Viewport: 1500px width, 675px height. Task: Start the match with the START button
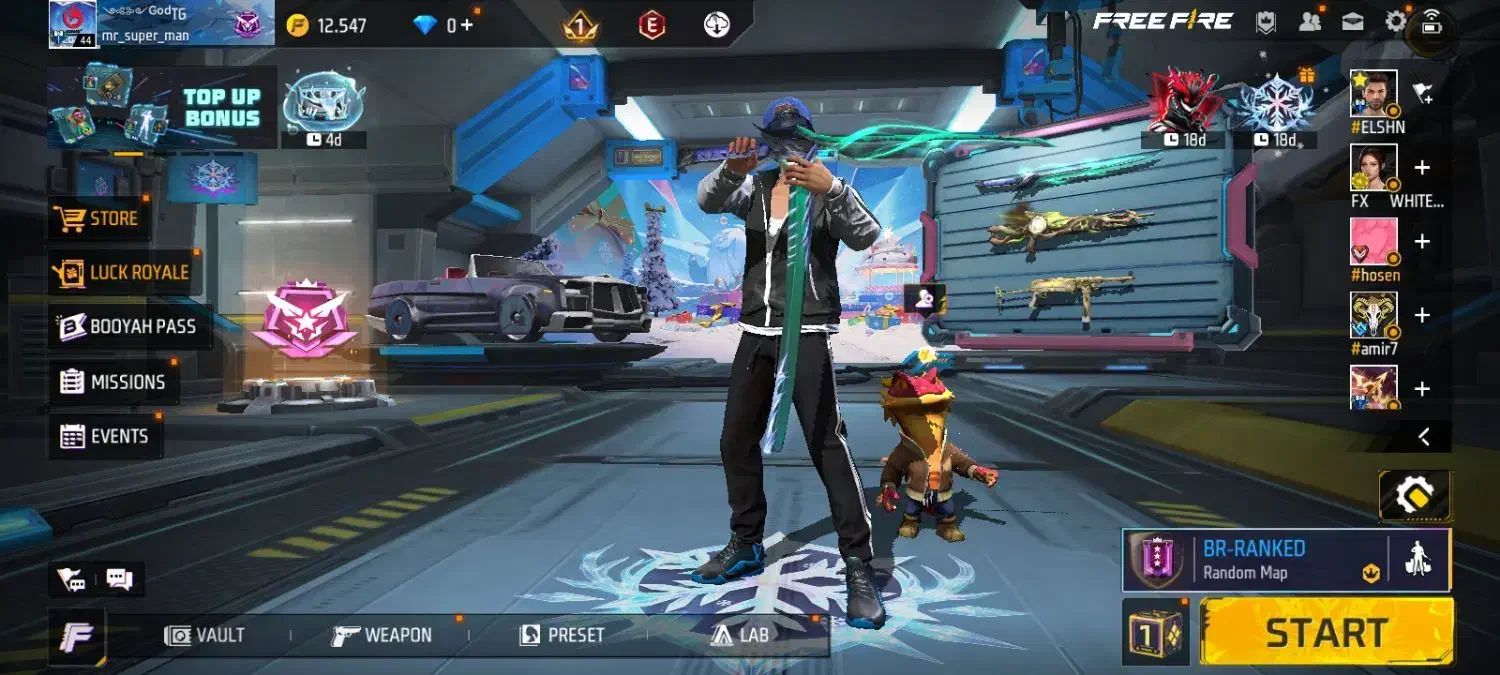click(1326, 632)
